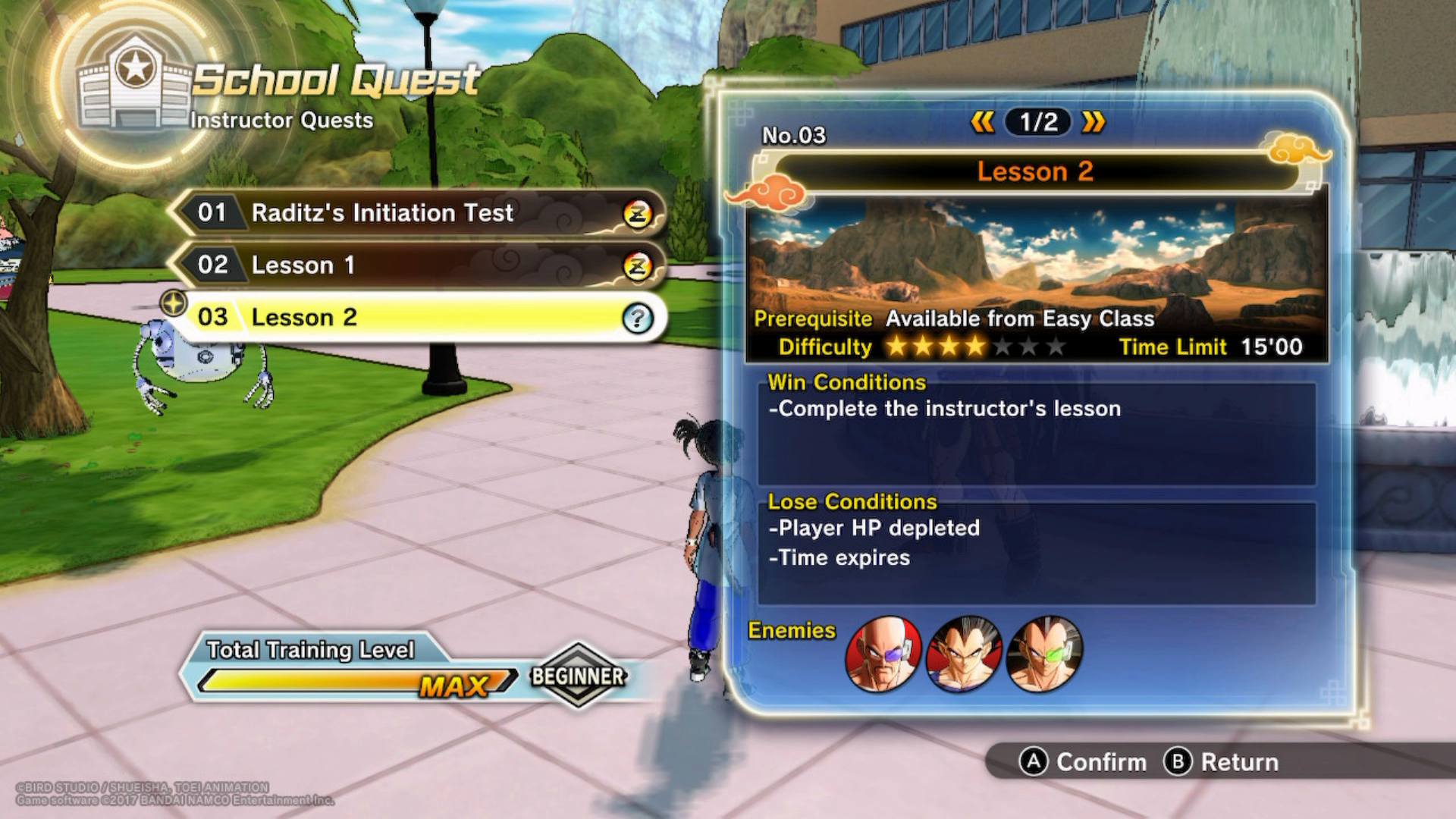Click the green-scouter enemy portrait

pyautogui.click(x=1044, y=654)
